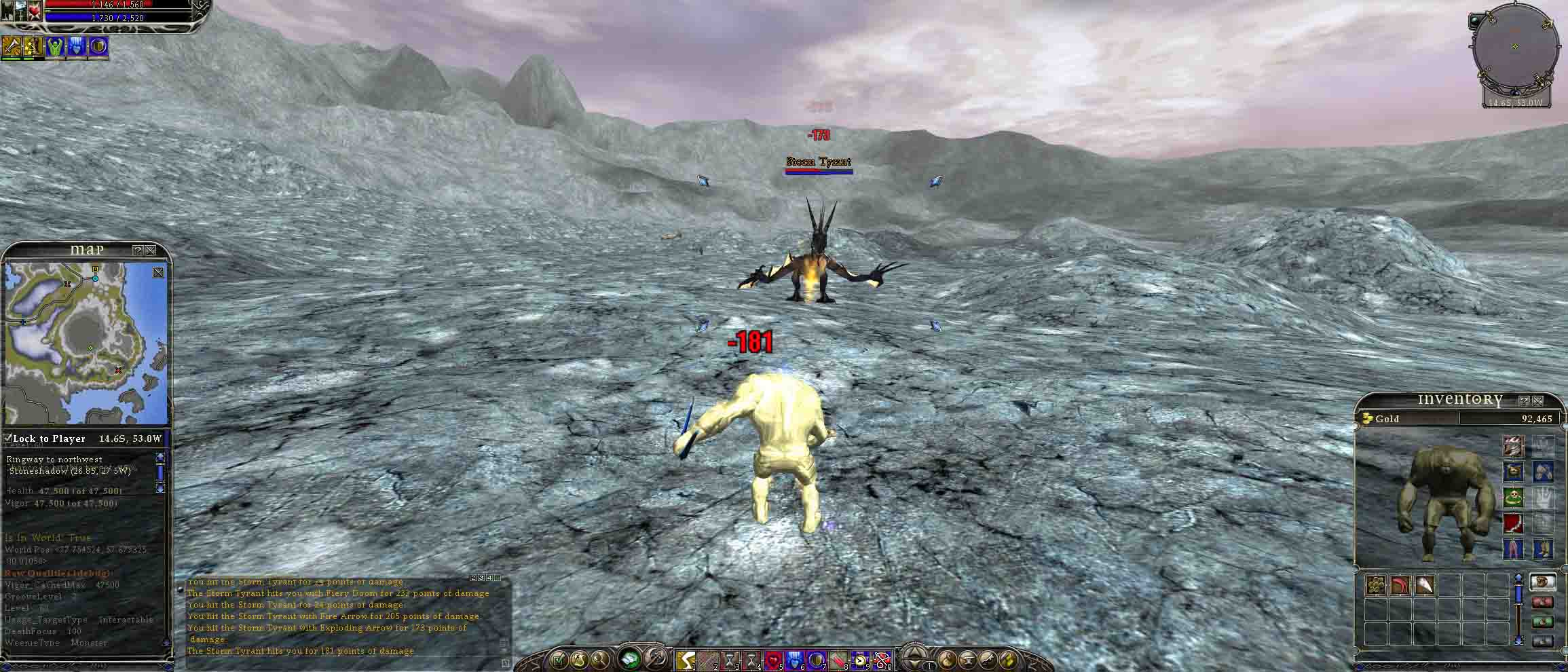This screenshot has width=1568, height=672.
Task: Activate the shield skill in slot 7
Action: tap(817, 659)
